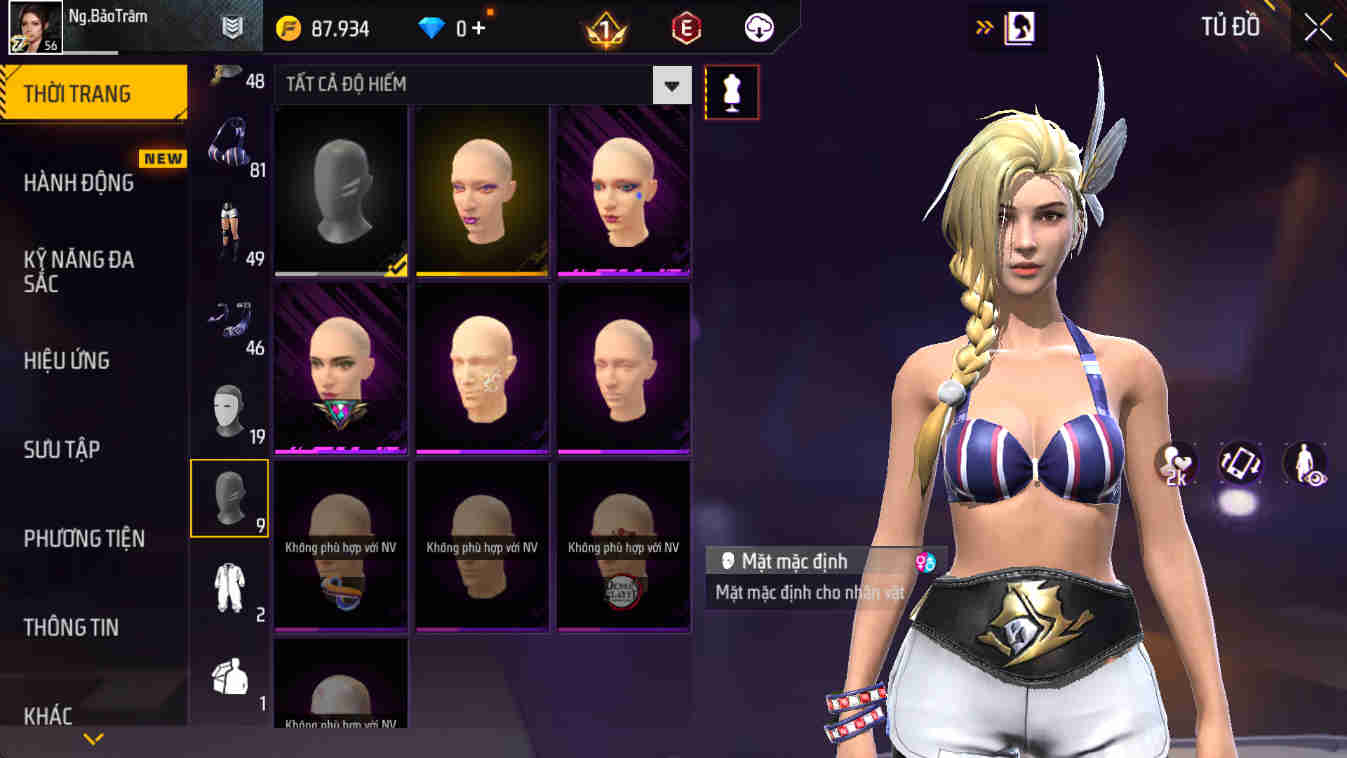Select the balaclava category showing 9 items
1347x758 pixels.
(228, 498)
